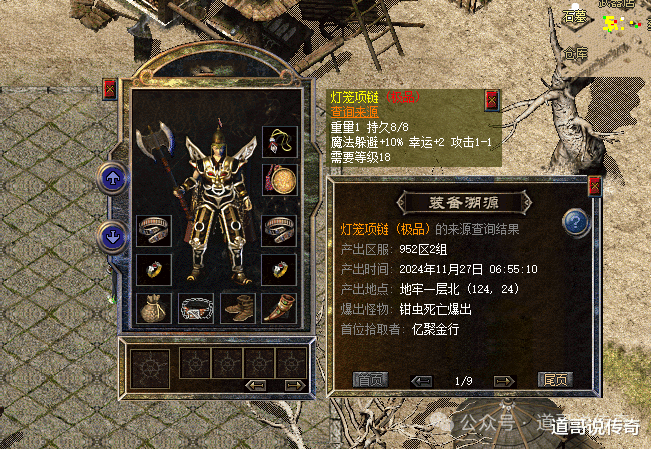
Task: Click the blue up arrow button
Action: pos(112,180)
